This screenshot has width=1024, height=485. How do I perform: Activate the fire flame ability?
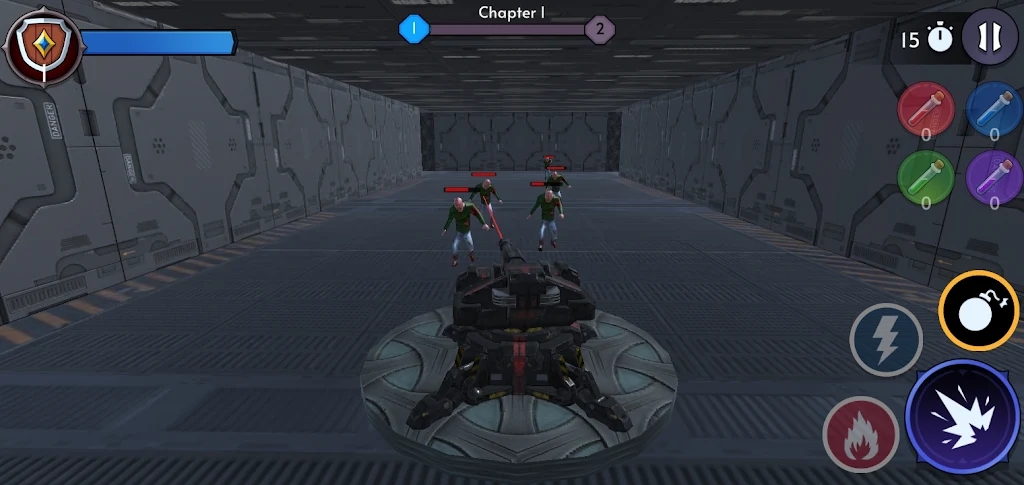tap(859, 434)
